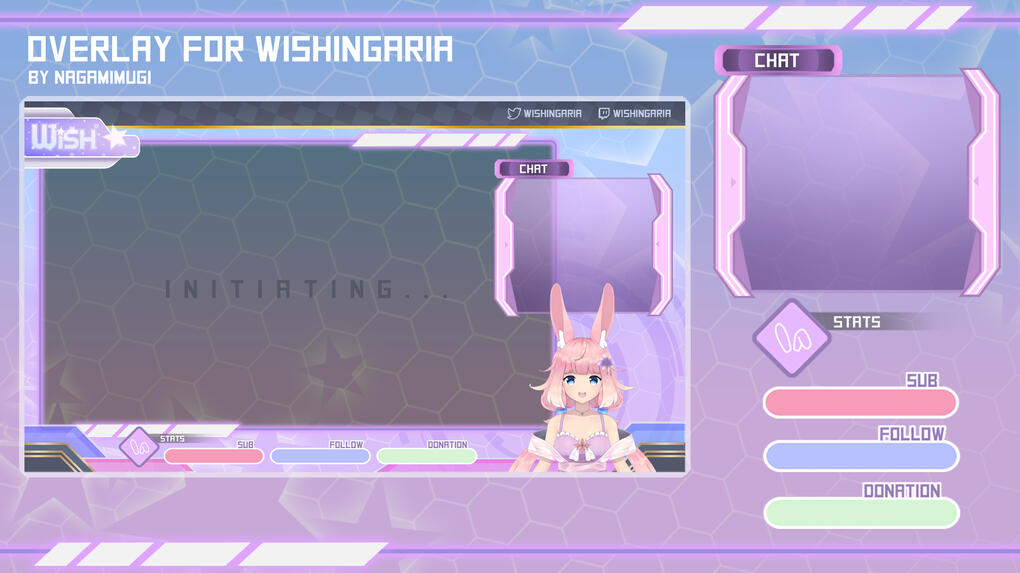Open the WISHINGARIA Twitter handle link
This screenshot has height=573, width=1020.
point(545,114)
